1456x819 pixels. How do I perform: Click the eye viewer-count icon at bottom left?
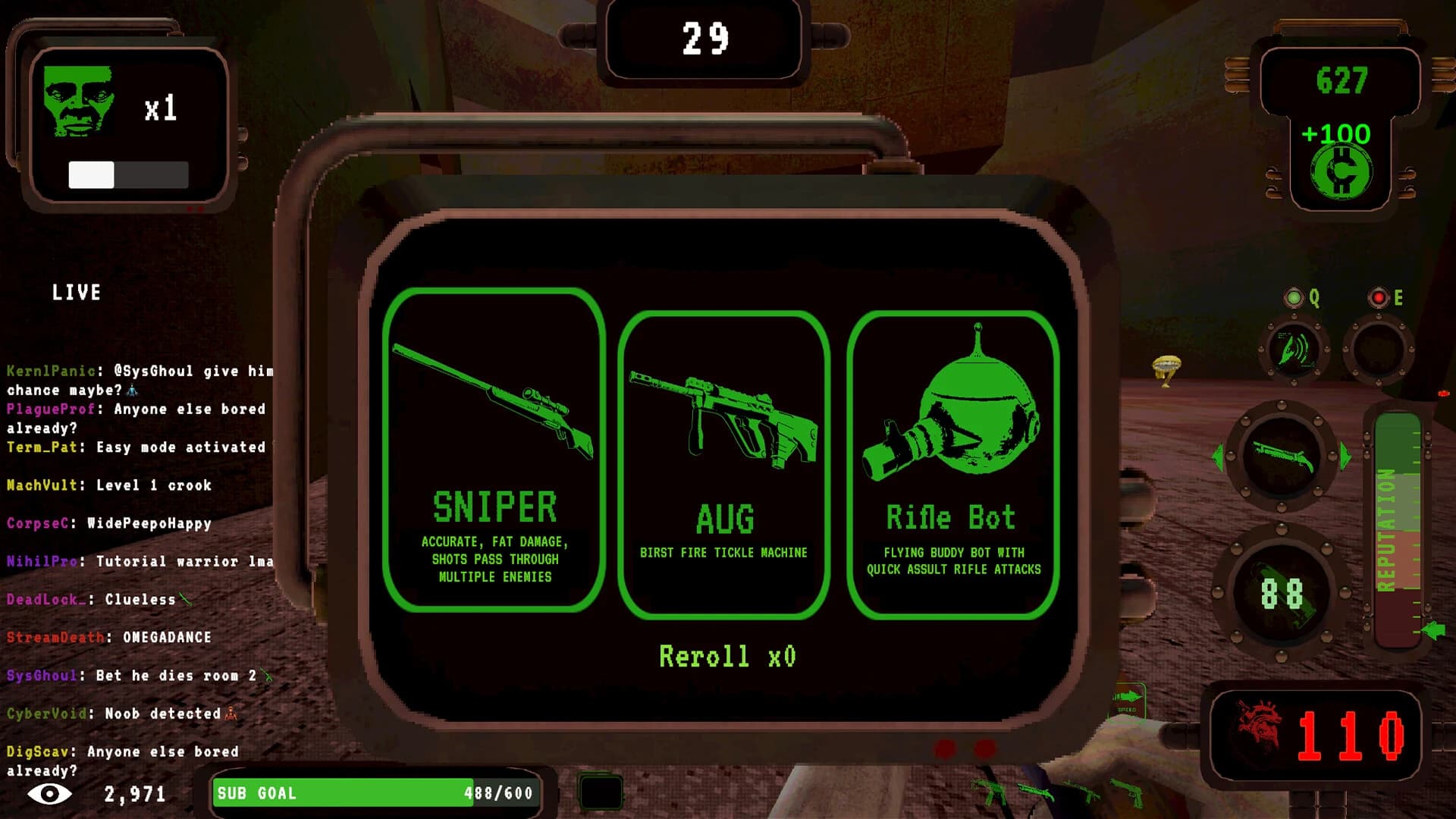click(x=47, y=793)
